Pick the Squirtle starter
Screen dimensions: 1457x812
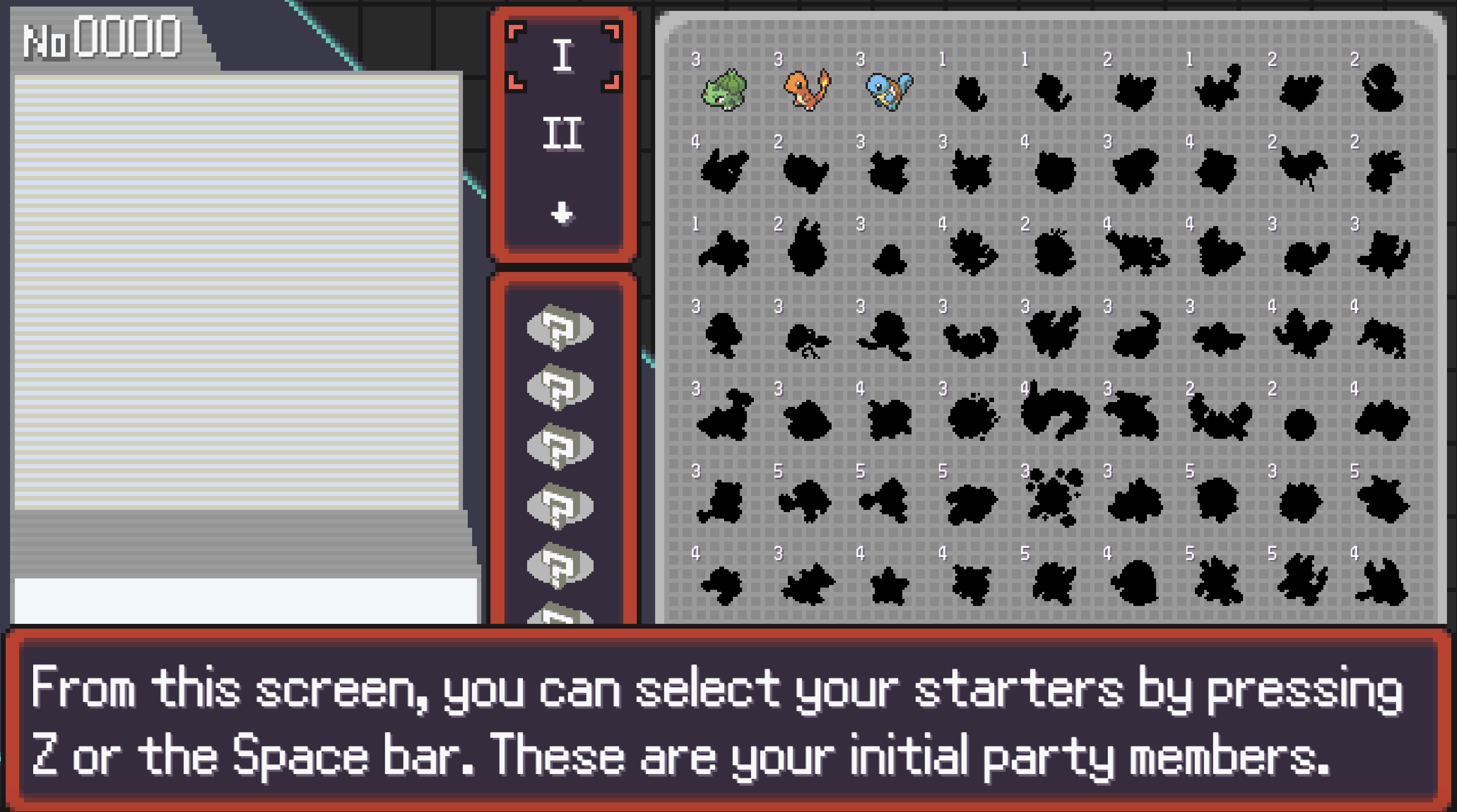(889, 90)
